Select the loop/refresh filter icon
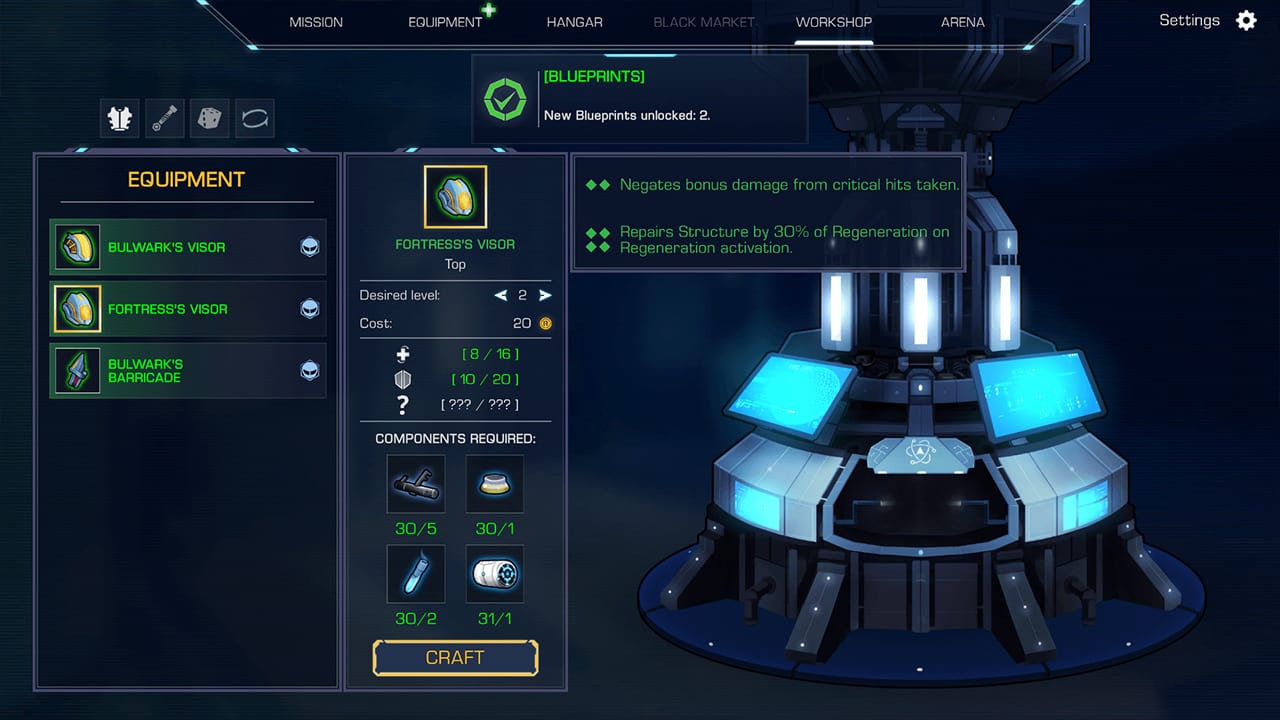 [x=254, y=118]
